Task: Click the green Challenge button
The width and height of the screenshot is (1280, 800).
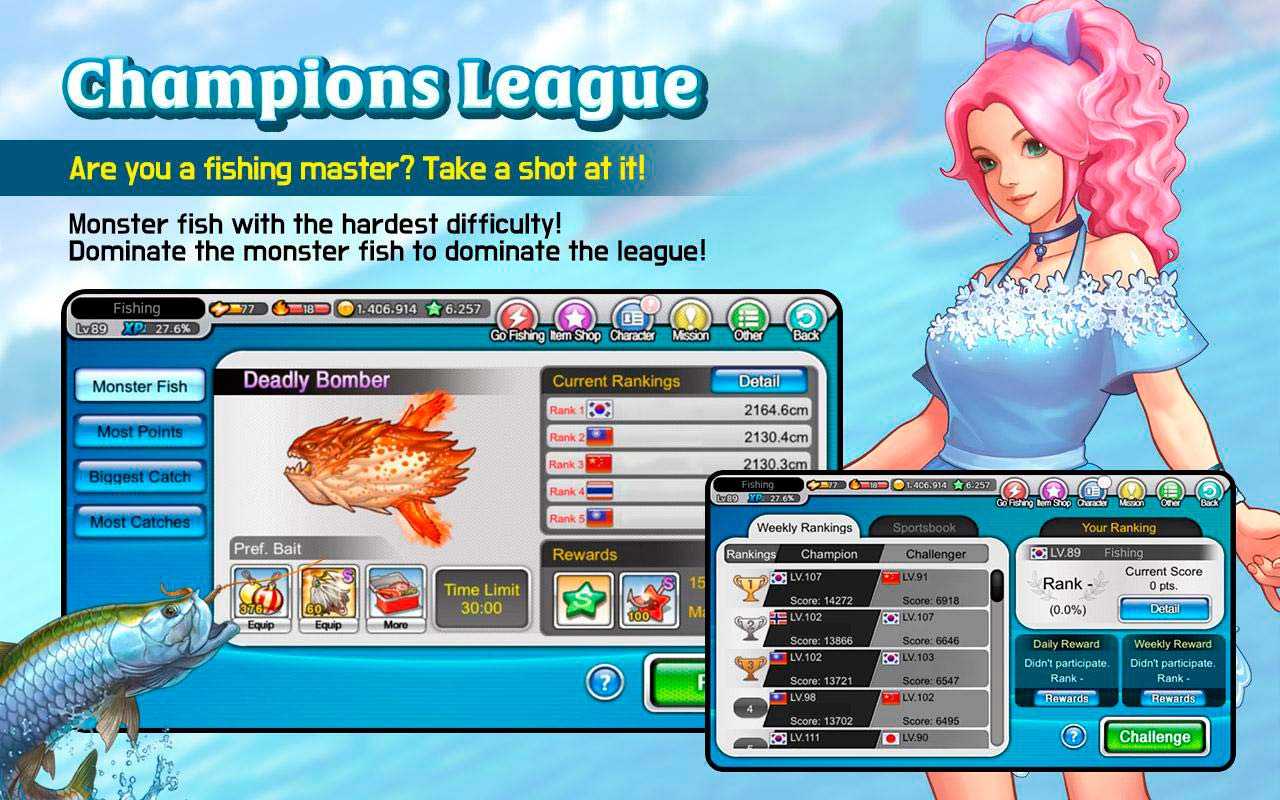Action: 1154,737
